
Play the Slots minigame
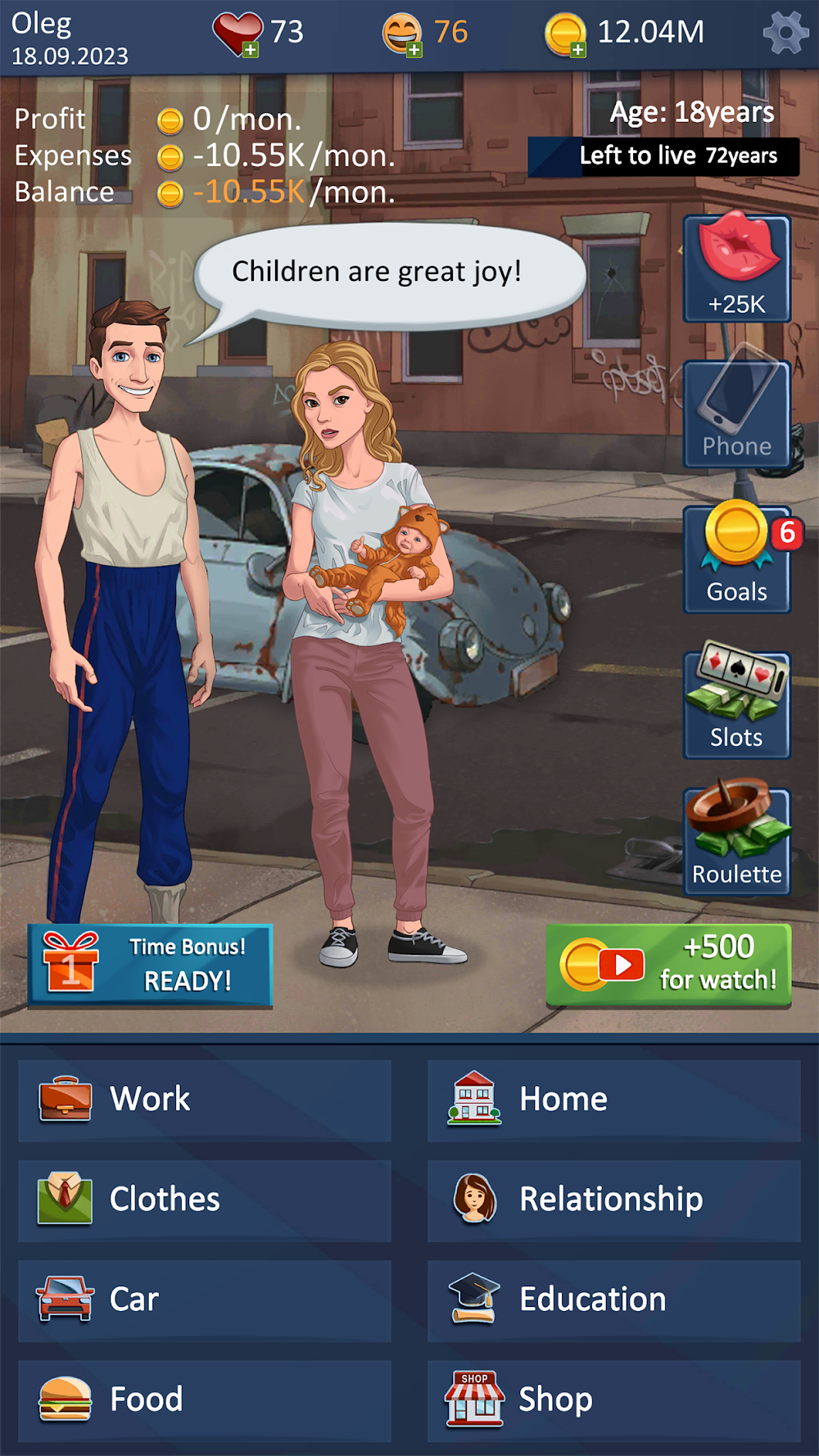[737, 704]
